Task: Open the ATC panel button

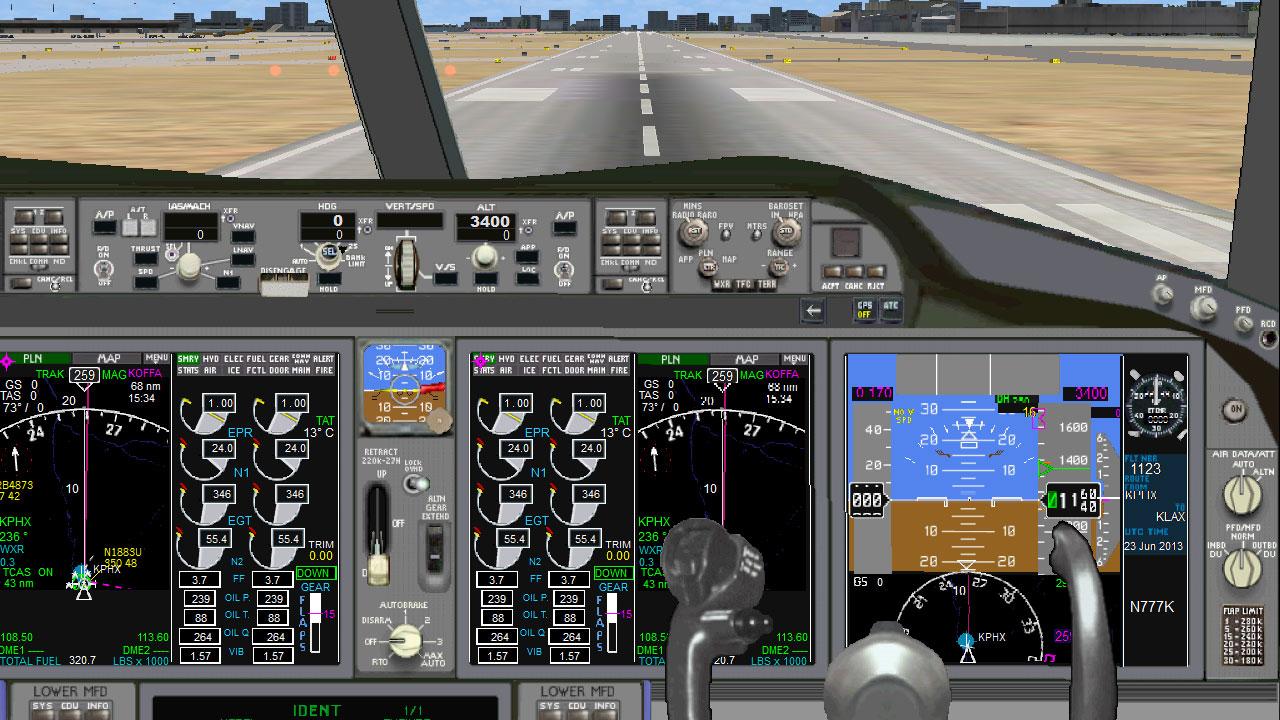Action: click(891, 309)
